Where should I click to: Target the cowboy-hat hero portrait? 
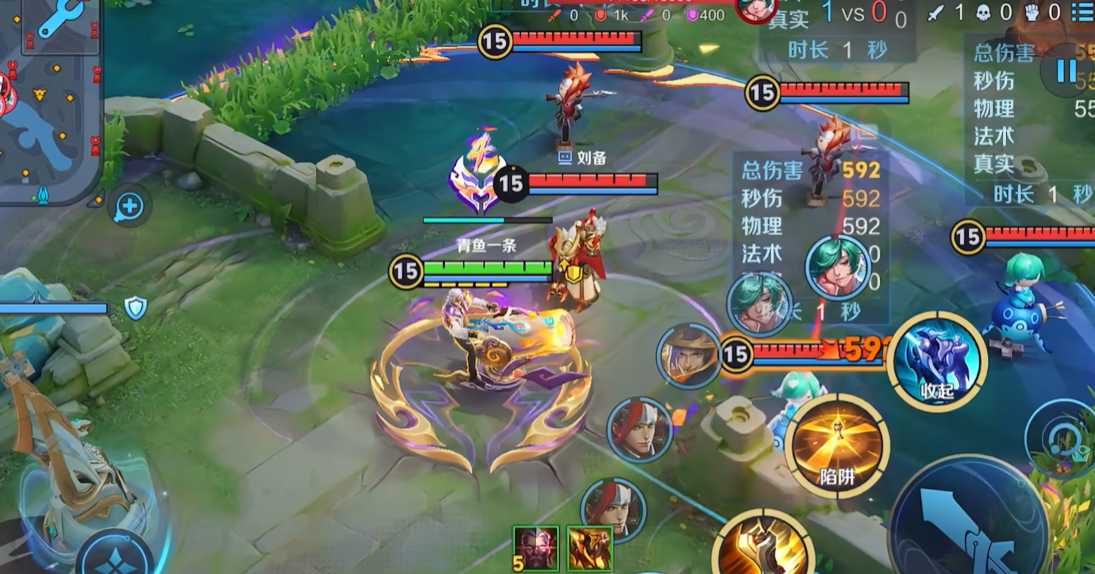point(689,356)
